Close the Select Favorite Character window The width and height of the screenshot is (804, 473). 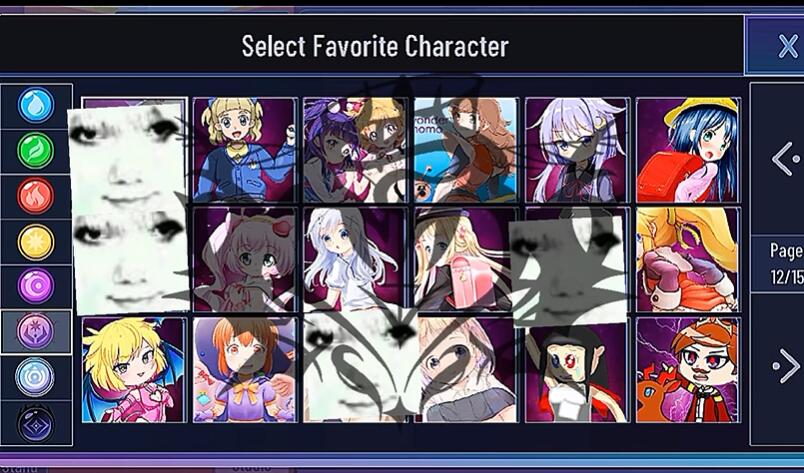(x=786, y=45)
